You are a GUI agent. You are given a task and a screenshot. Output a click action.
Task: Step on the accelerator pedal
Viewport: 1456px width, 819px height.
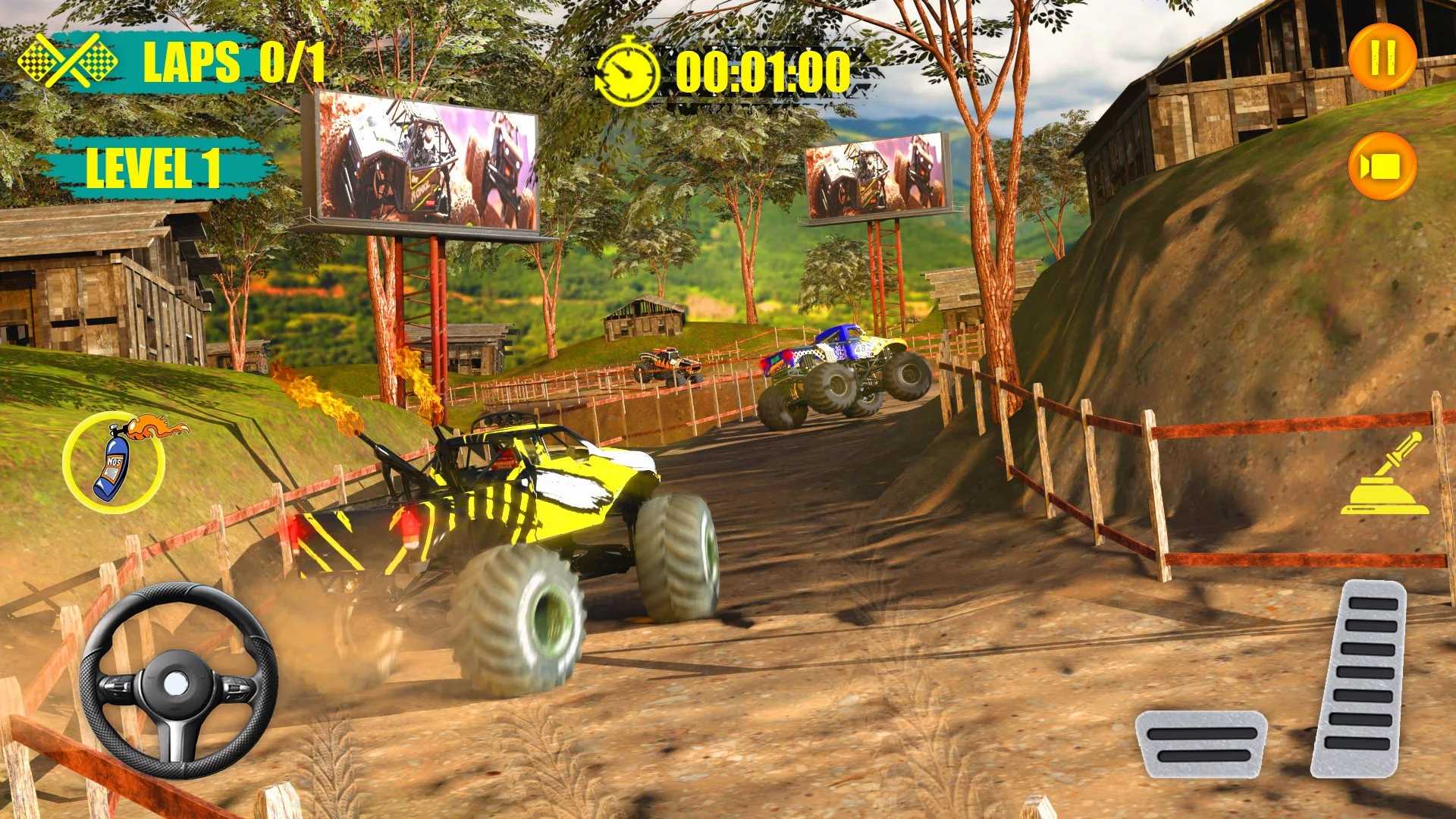[x=1359, y=677]
